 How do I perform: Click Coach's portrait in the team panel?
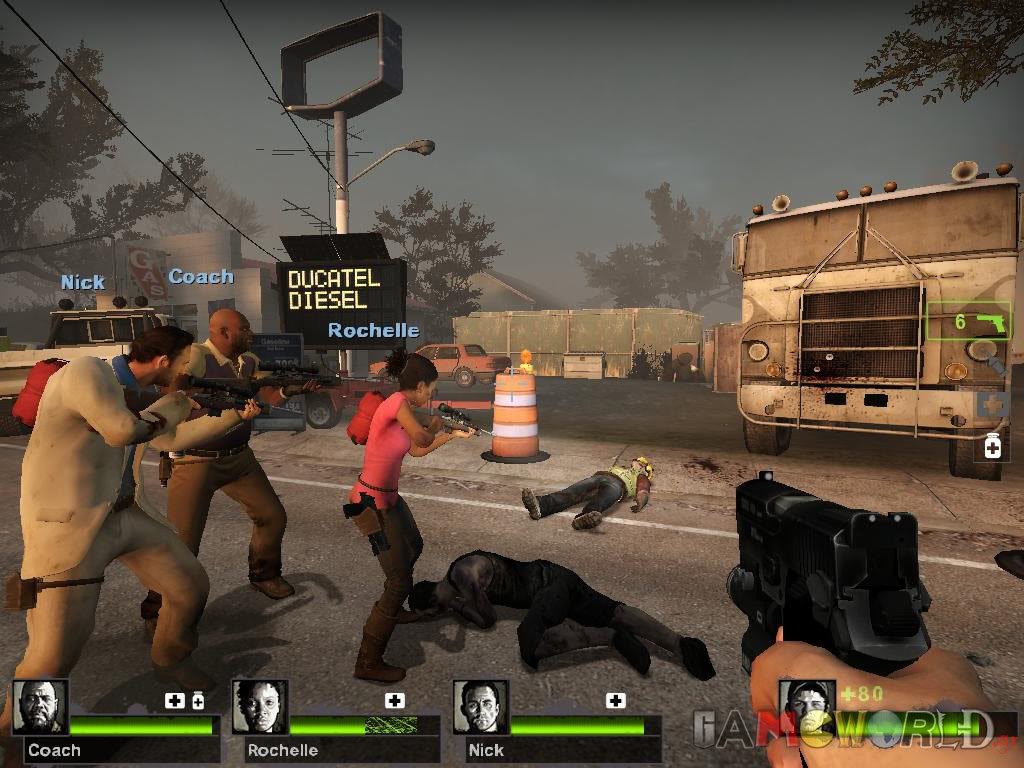point(40,707)
